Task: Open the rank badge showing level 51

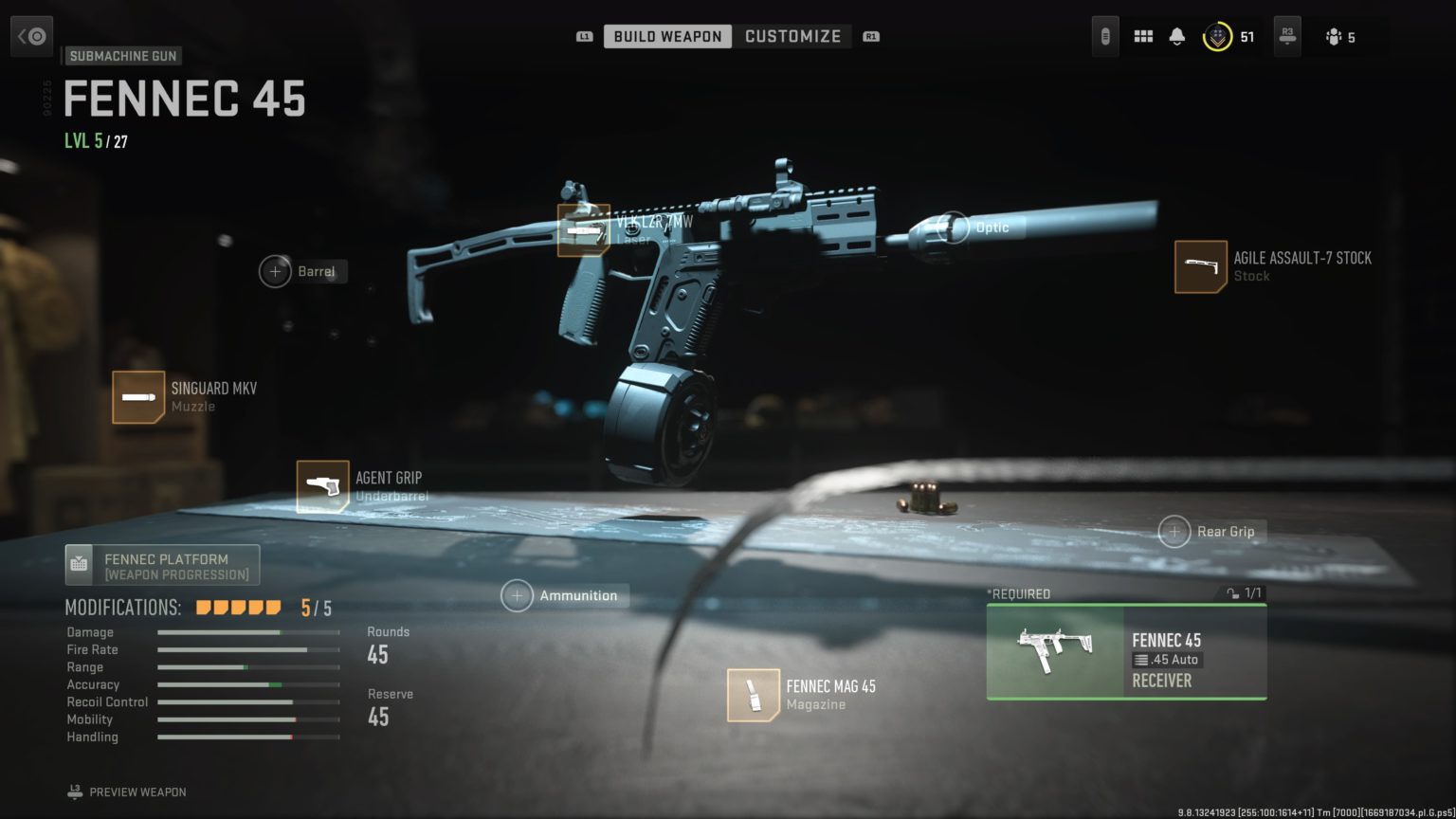Action: coord(1217,37)
